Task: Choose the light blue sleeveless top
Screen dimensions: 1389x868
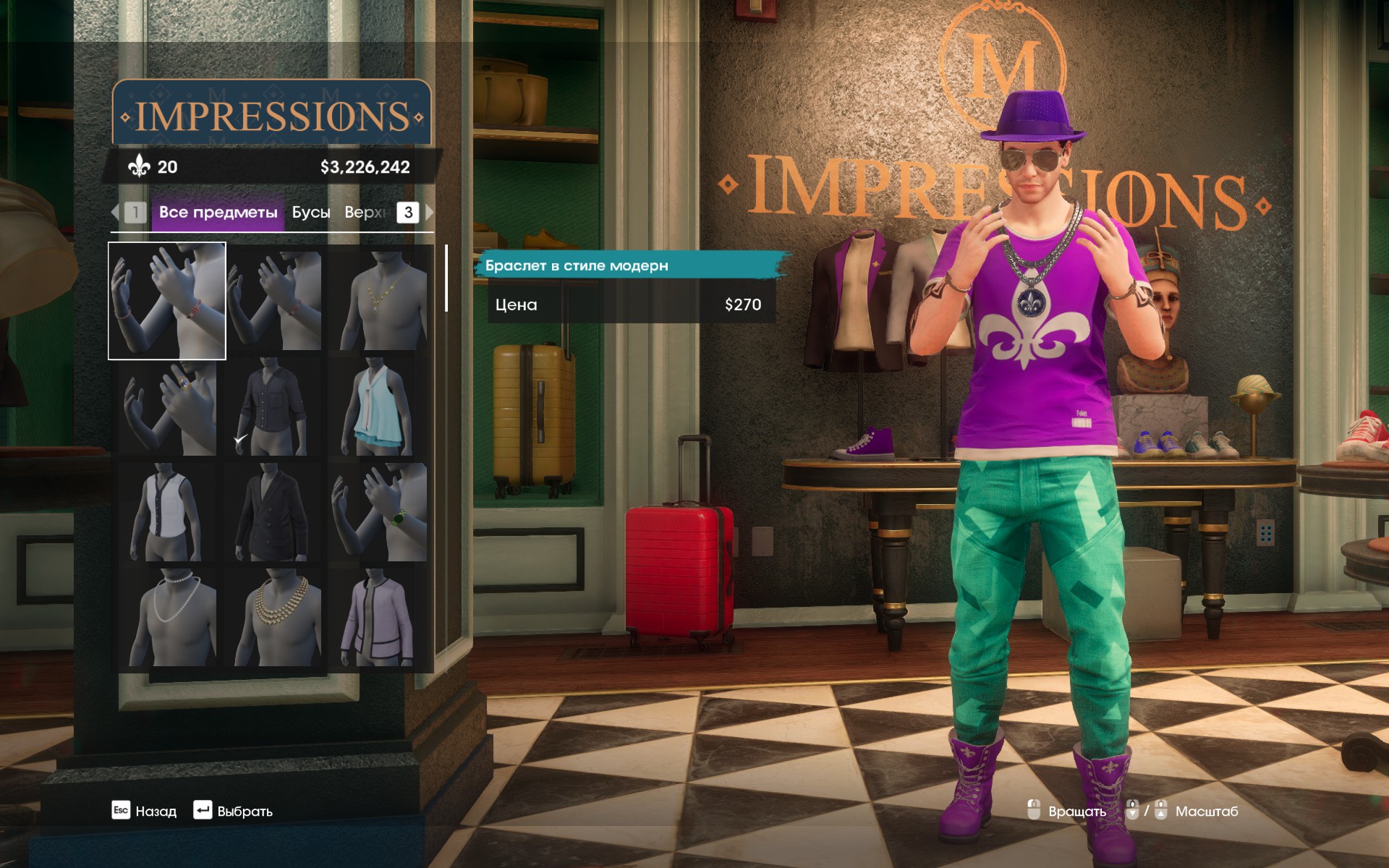Action: tap(379, 407)
